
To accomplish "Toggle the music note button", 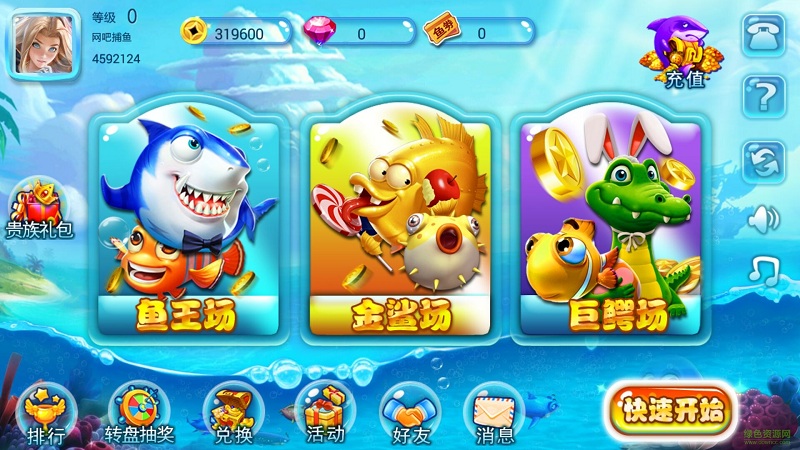I will 764,268.
